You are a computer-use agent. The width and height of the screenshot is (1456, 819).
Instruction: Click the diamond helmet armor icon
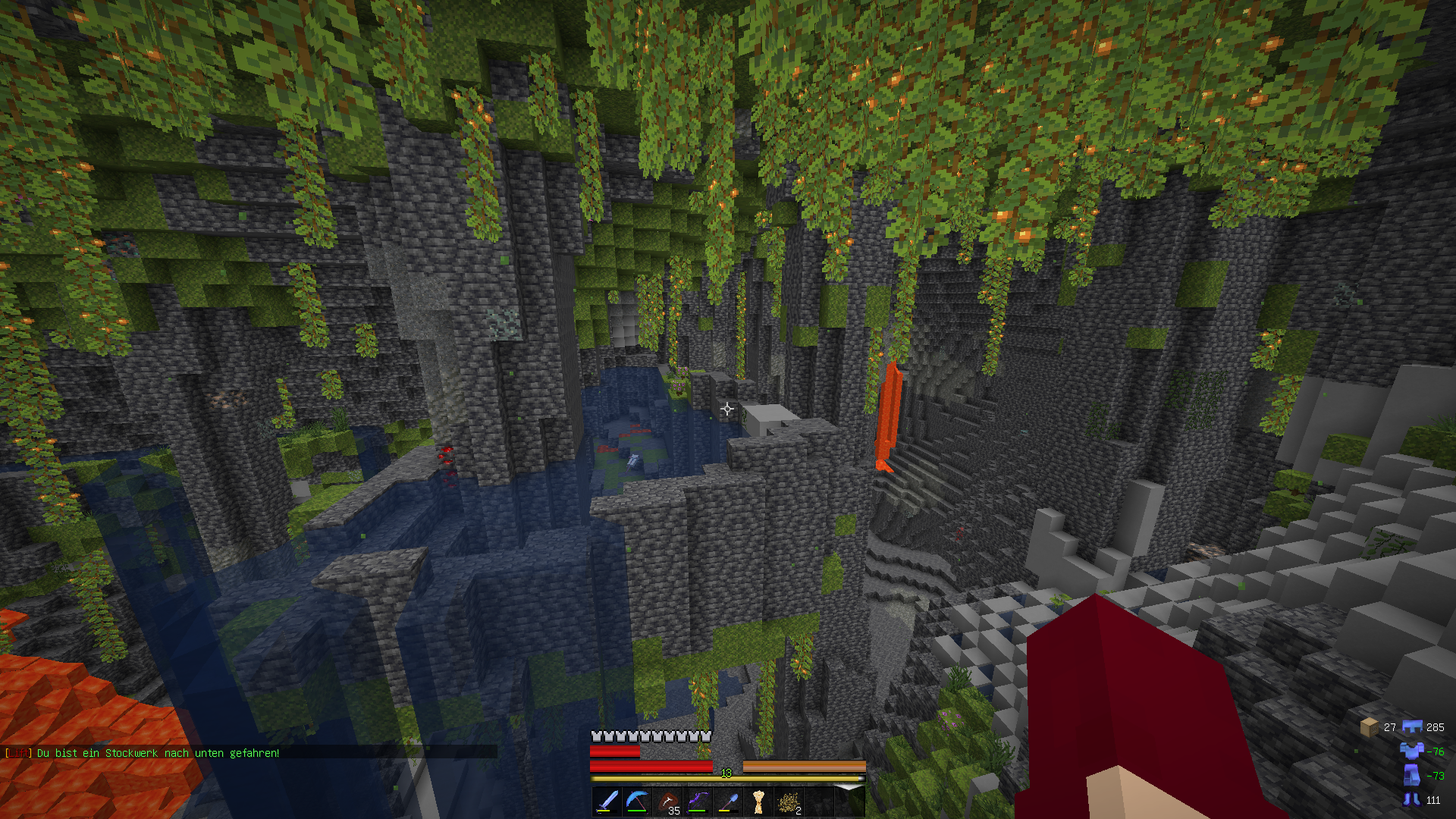(1411, 726)
